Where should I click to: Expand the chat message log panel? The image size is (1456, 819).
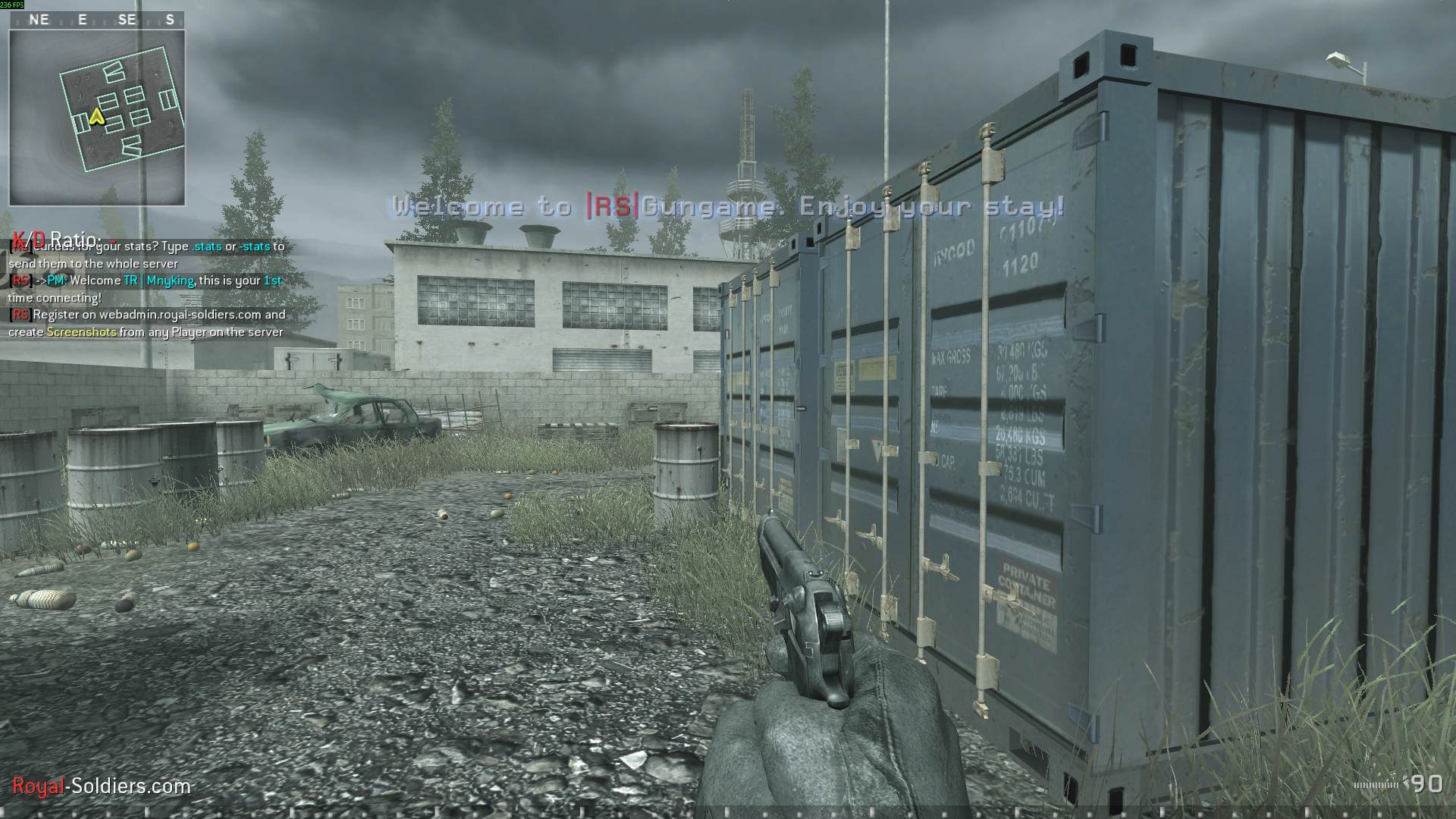[x=144, y=288]
